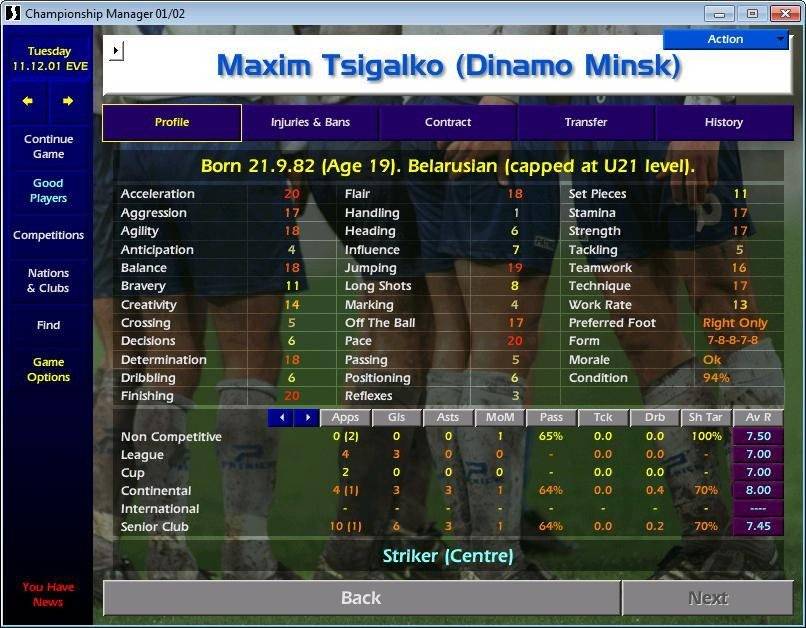The width and height of the screenshot is (806, 628).
Task: Select the Profile tab
Action: [172, 122]
